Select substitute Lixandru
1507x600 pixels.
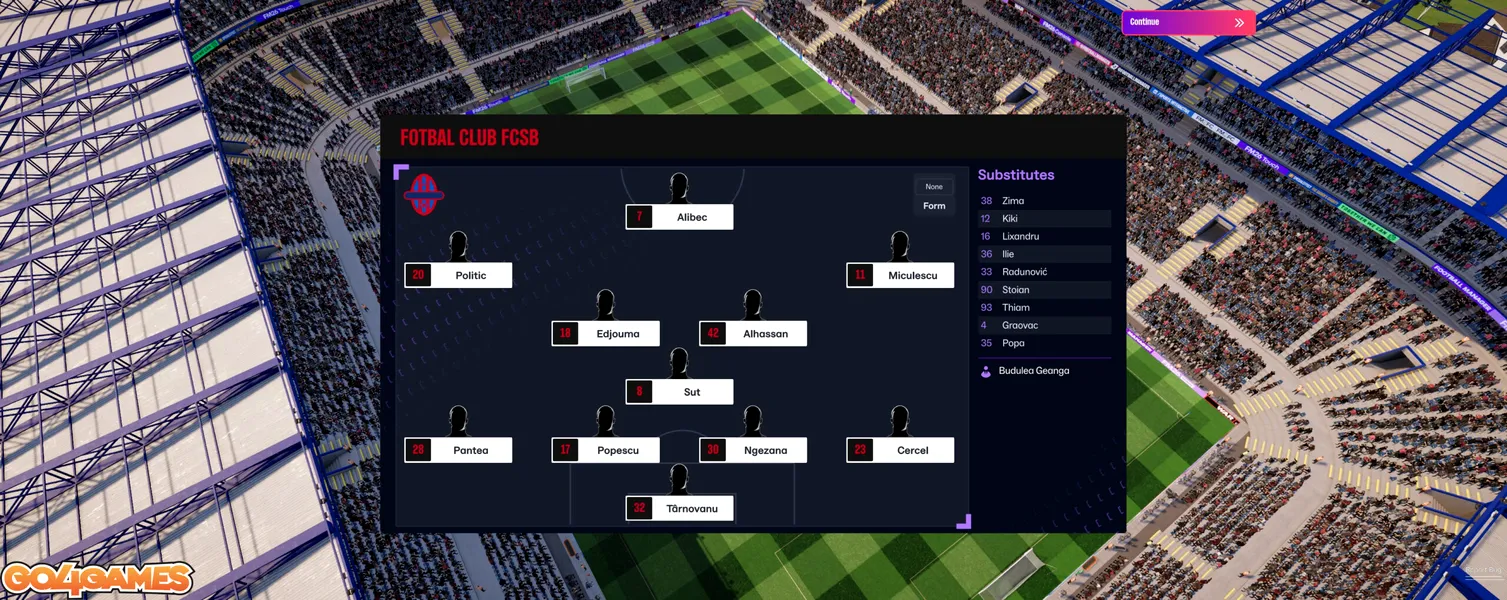tap(1020, 237)
